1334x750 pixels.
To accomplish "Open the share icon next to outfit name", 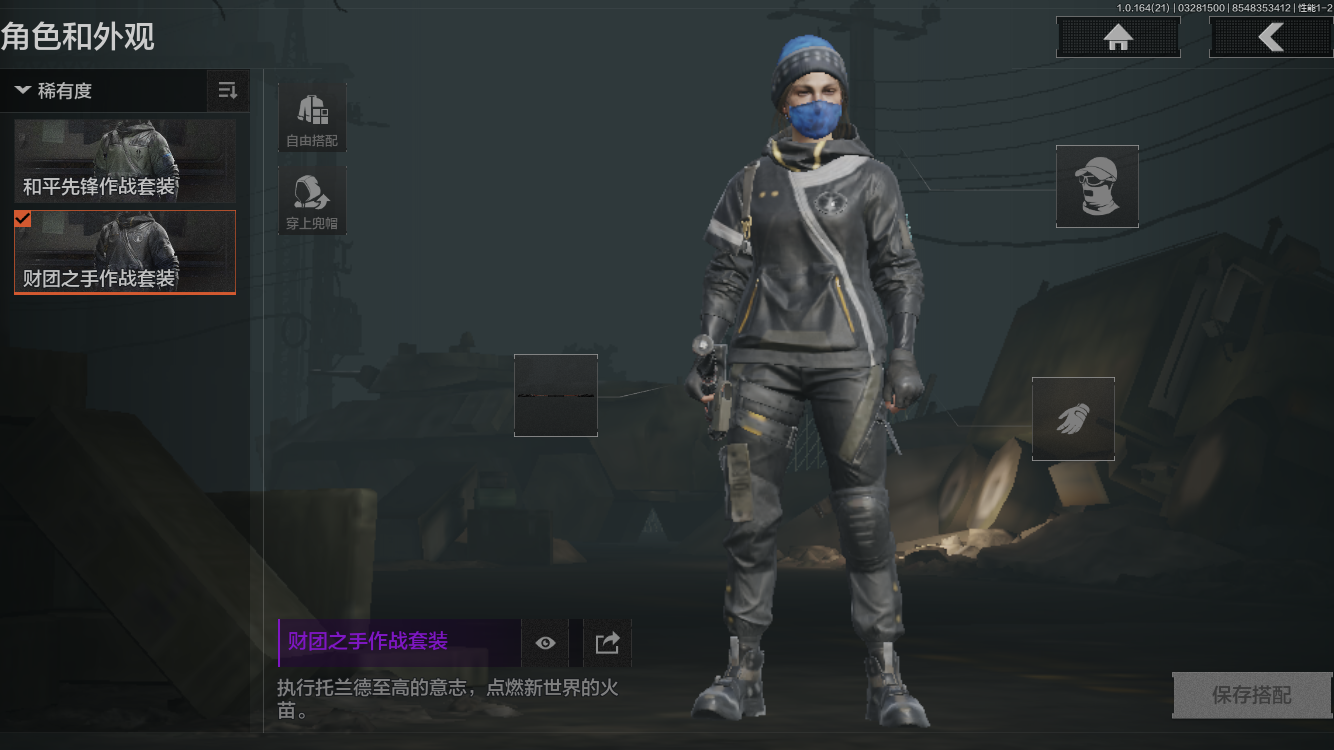I will point(604,642).
